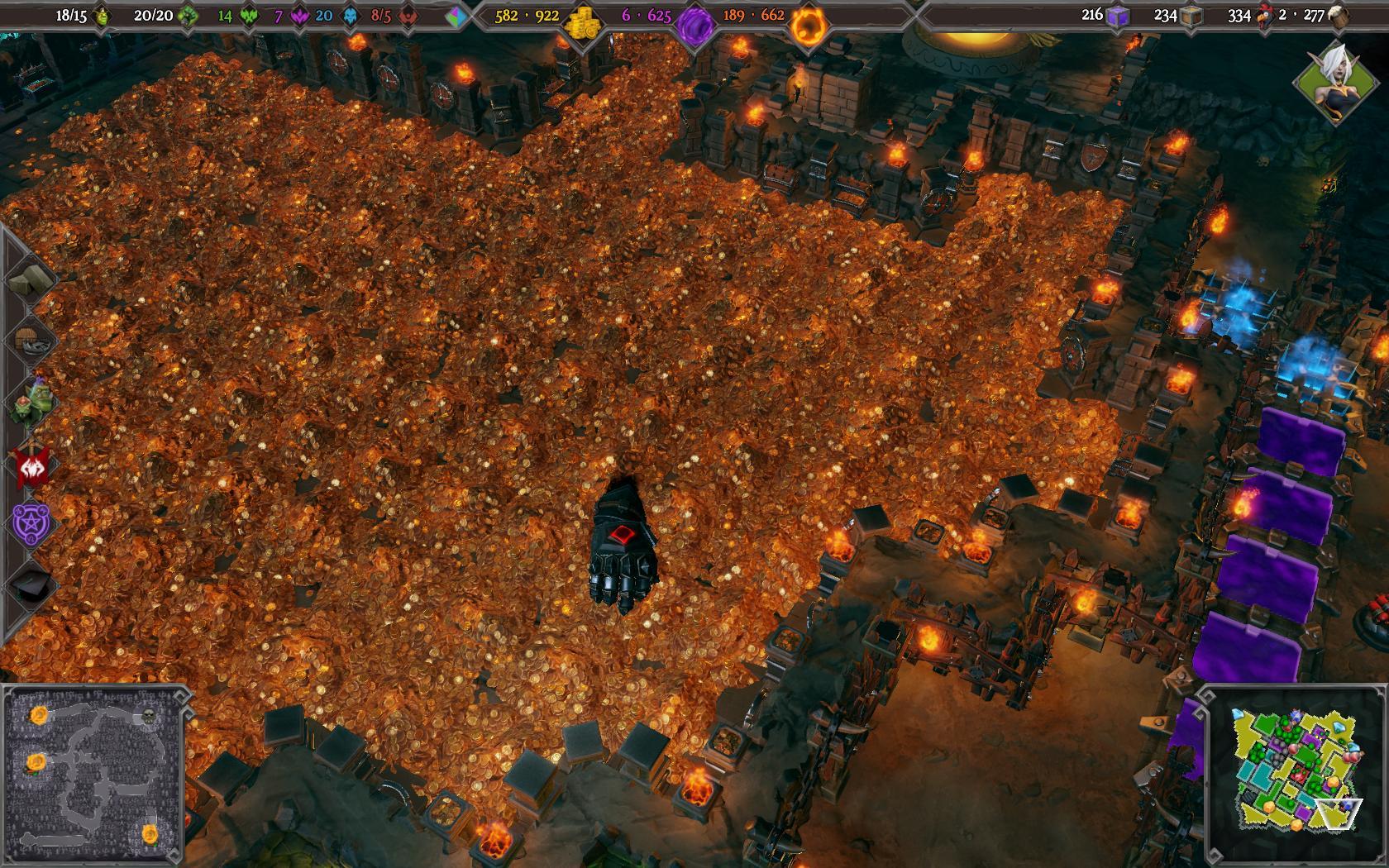
Task: Open the orc and goblin creatures menu
Action: click(31, 402)
